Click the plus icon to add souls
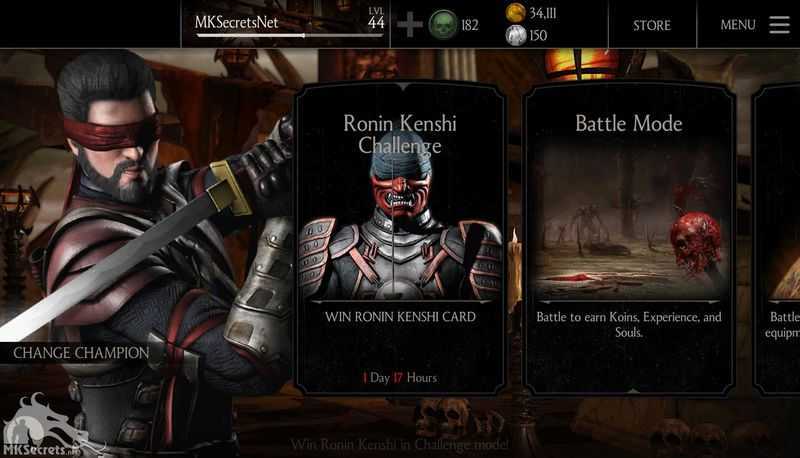Viewport: 800px width, 458px height. [x=409, y=25]
